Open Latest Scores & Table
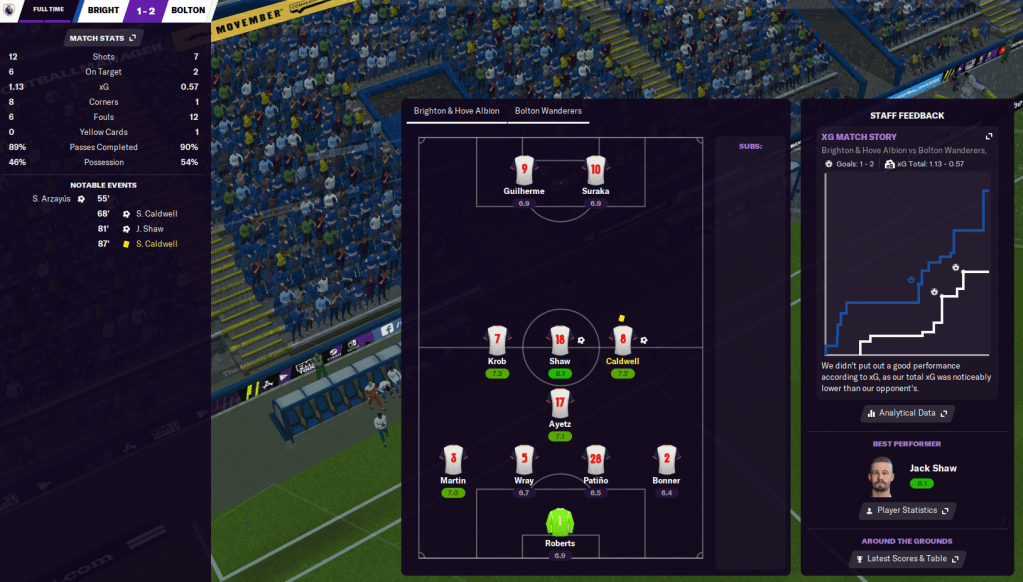Screen dimensions: 1023x582 907,559
